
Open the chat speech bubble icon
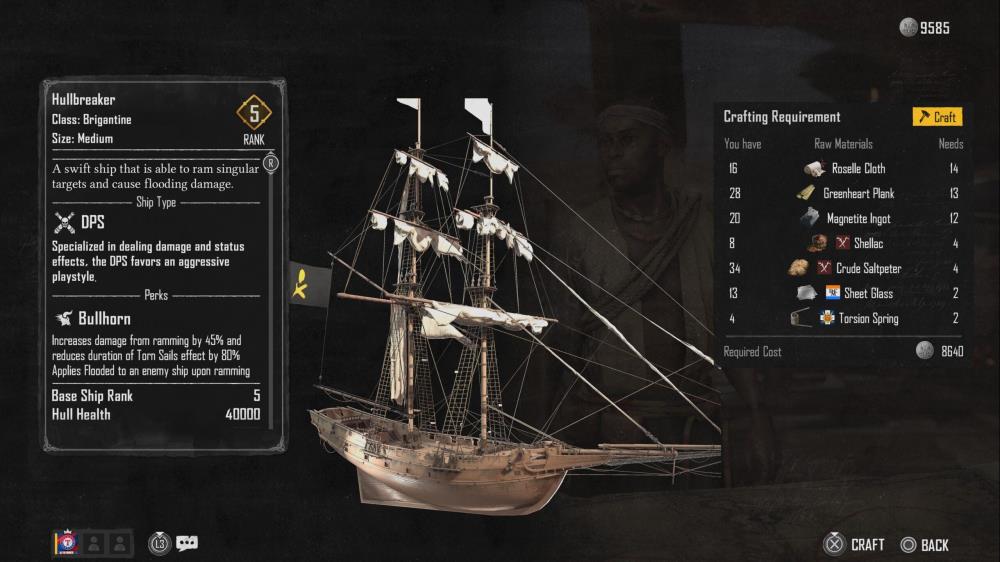click(187, 543)
